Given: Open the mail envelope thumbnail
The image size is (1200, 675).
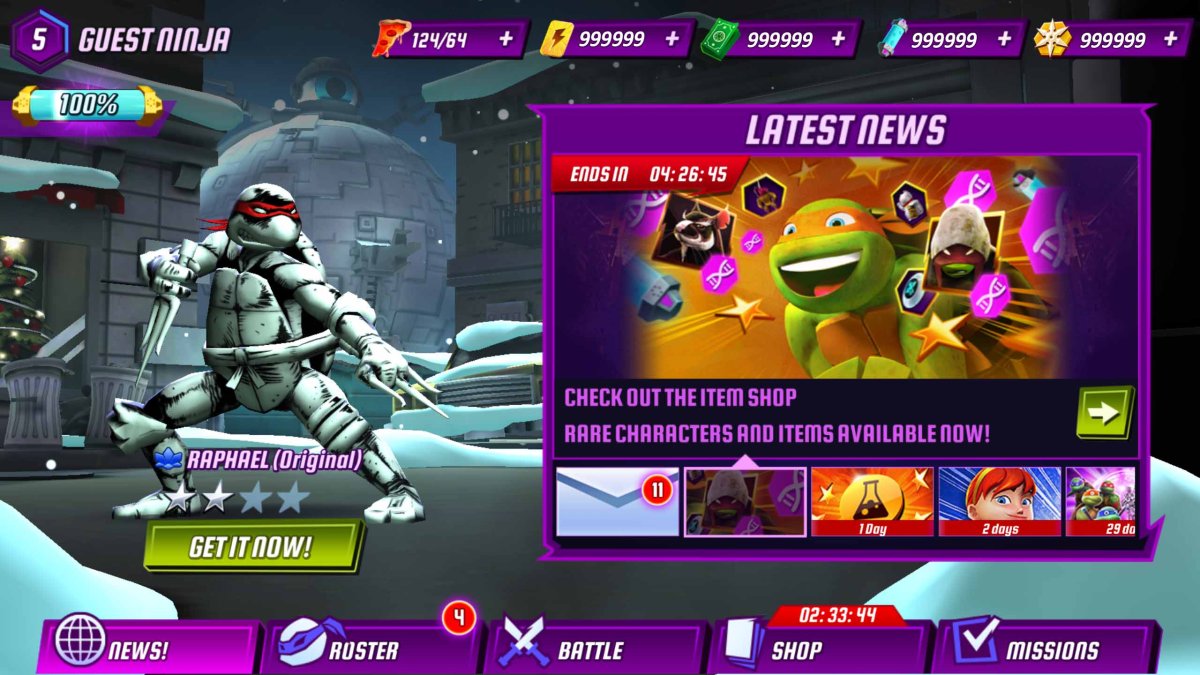Looking at the screenshot, I should (617, 501).
